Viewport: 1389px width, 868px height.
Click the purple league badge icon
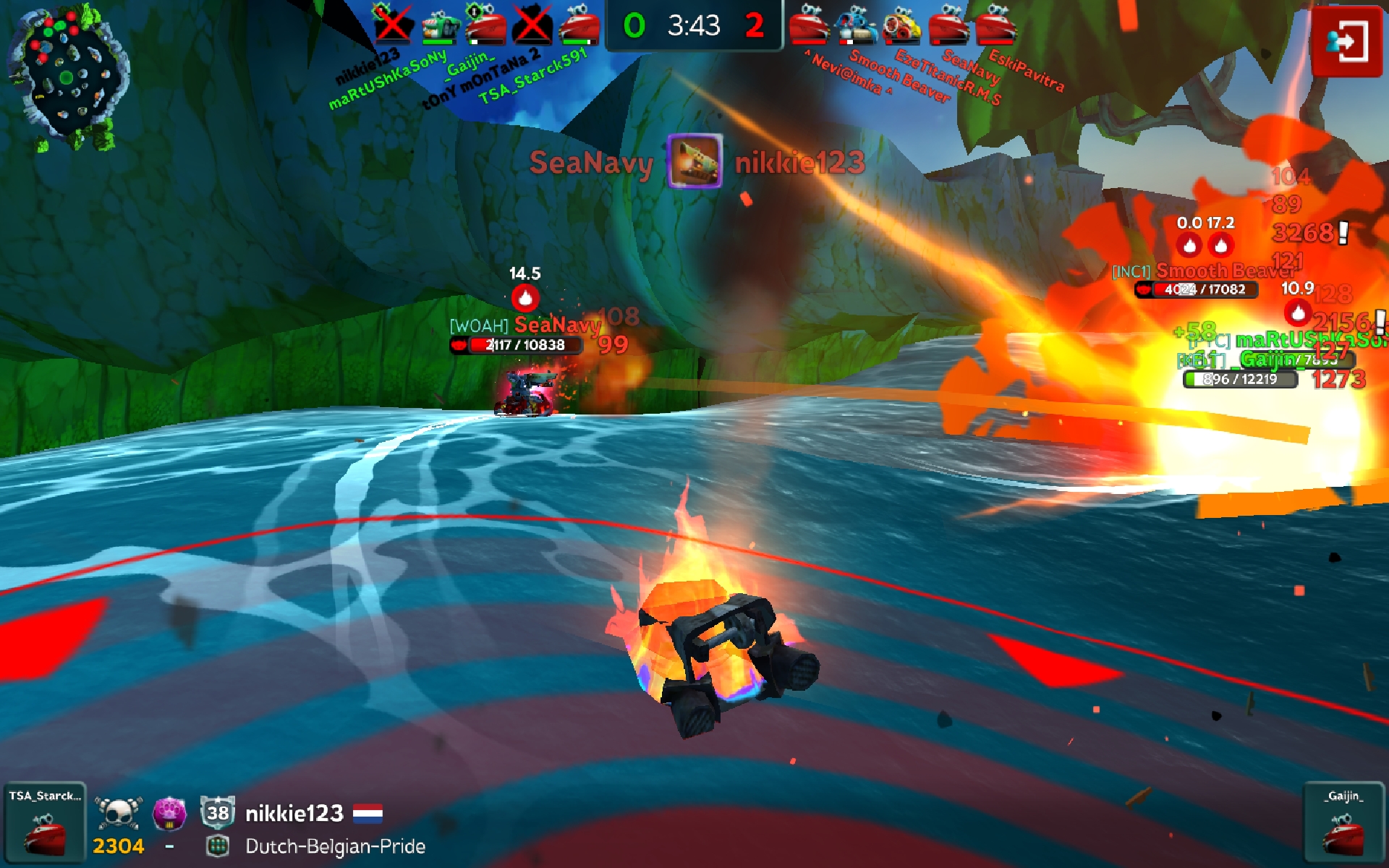(169, 814)
